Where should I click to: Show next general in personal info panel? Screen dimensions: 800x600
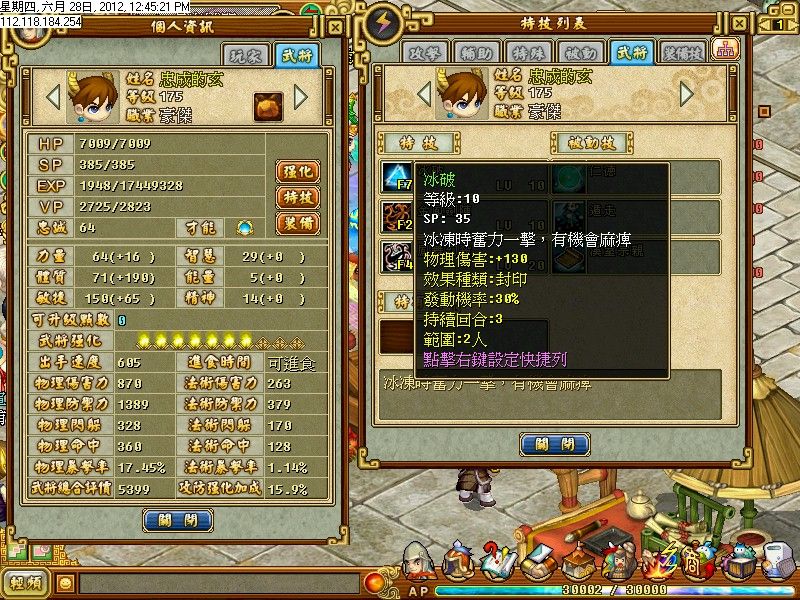point(300,98)
